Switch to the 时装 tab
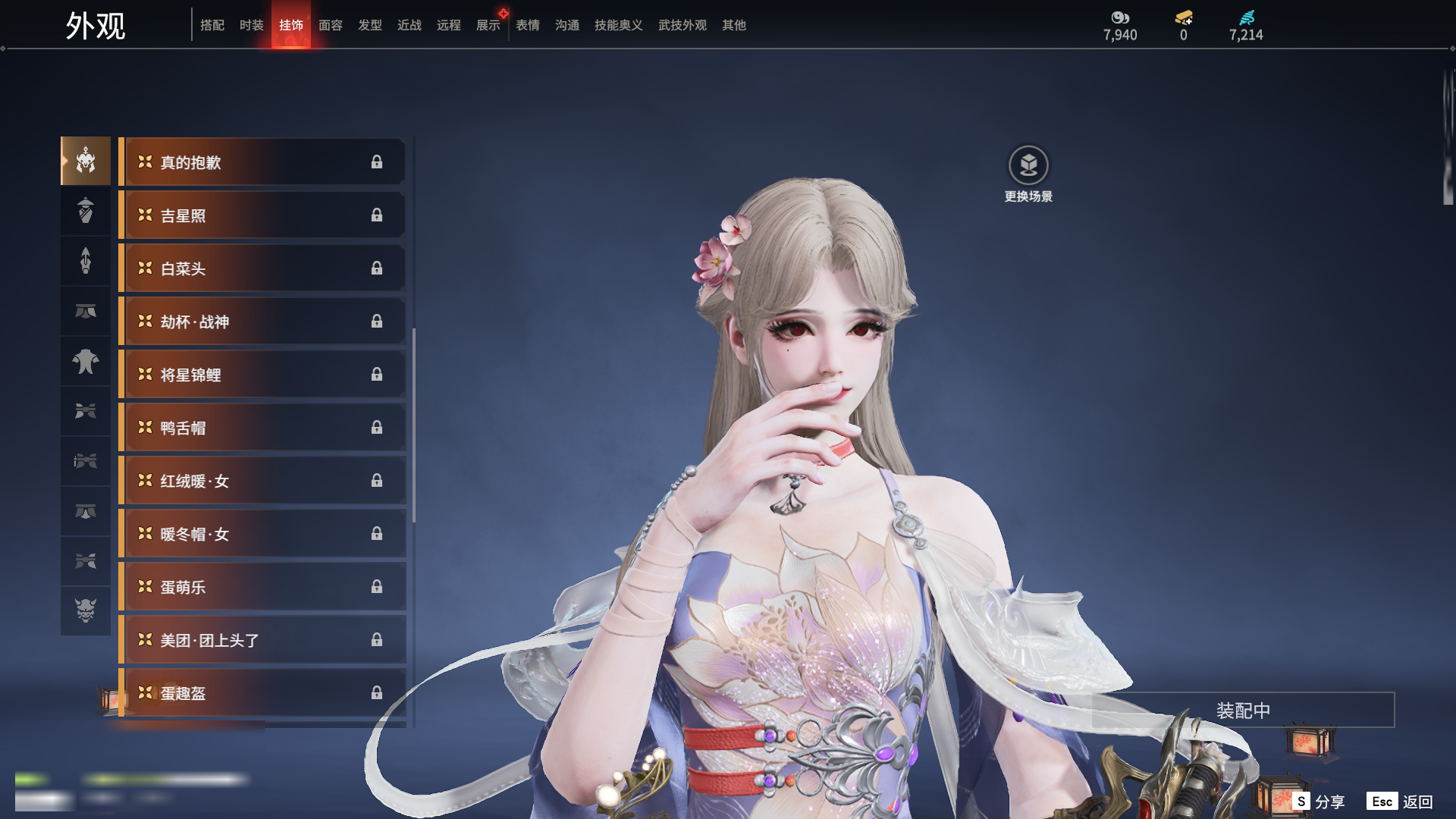 [x=251, y=25]
